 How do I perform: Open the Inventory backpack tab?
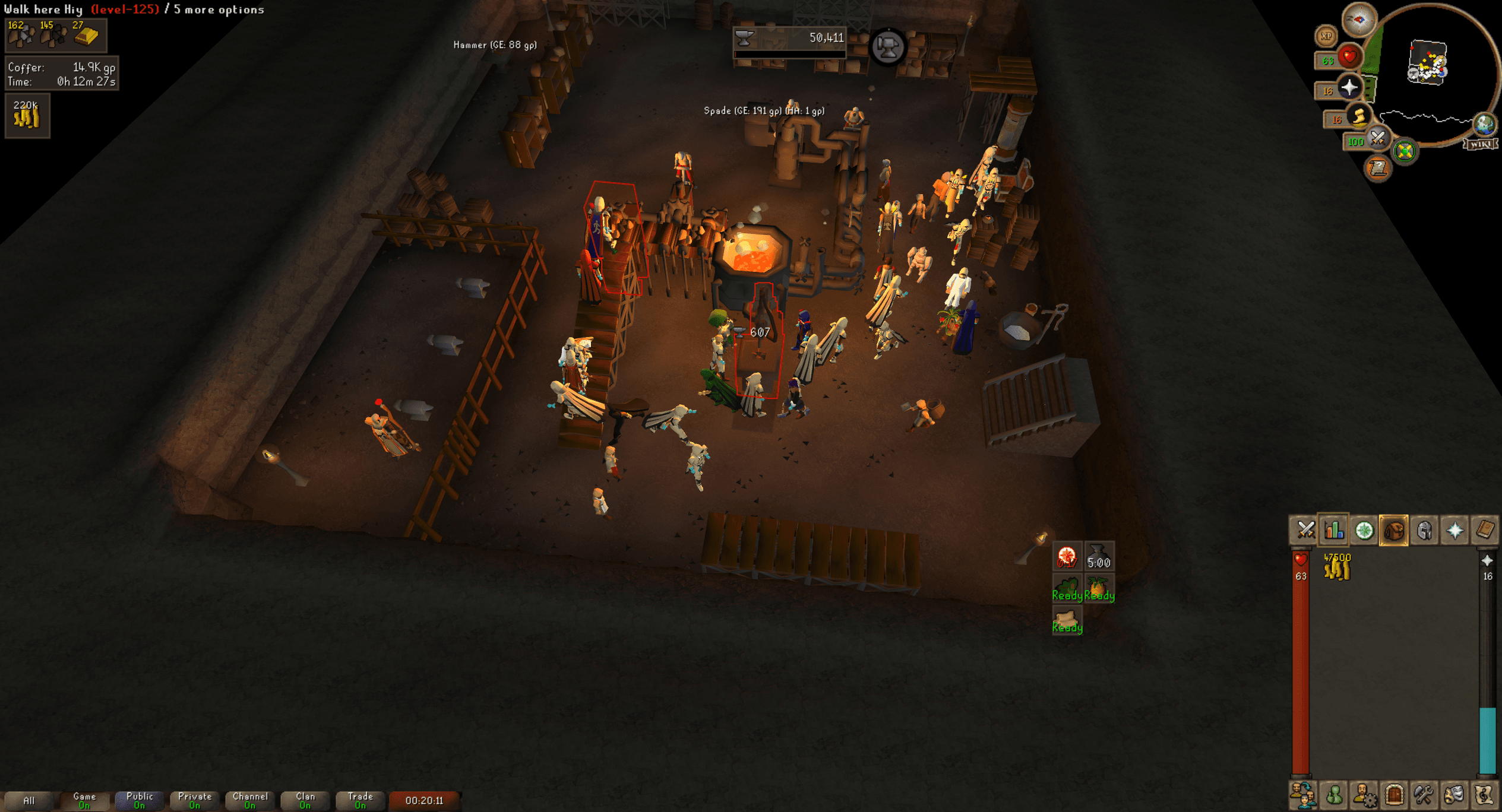tap(1394, 531)
